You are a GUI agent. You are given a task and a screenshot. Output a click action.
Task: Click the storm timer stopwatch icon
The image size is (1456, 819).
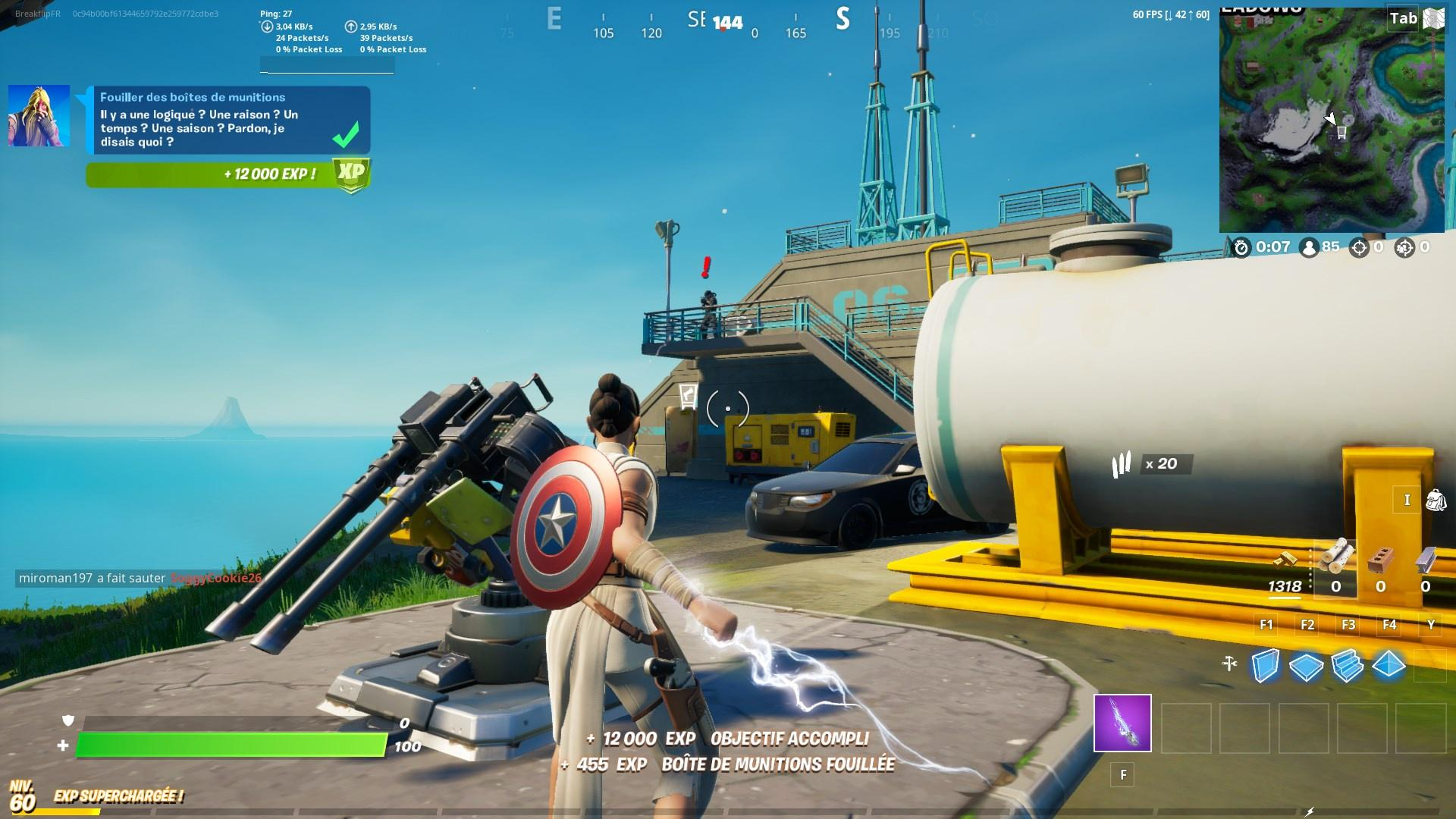tap(1241, 248)
